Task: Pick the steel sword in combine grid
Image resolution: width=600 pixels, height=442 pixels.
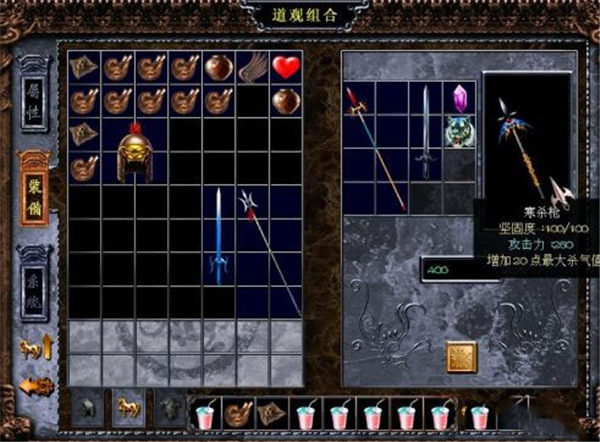Action: point(426,130)
